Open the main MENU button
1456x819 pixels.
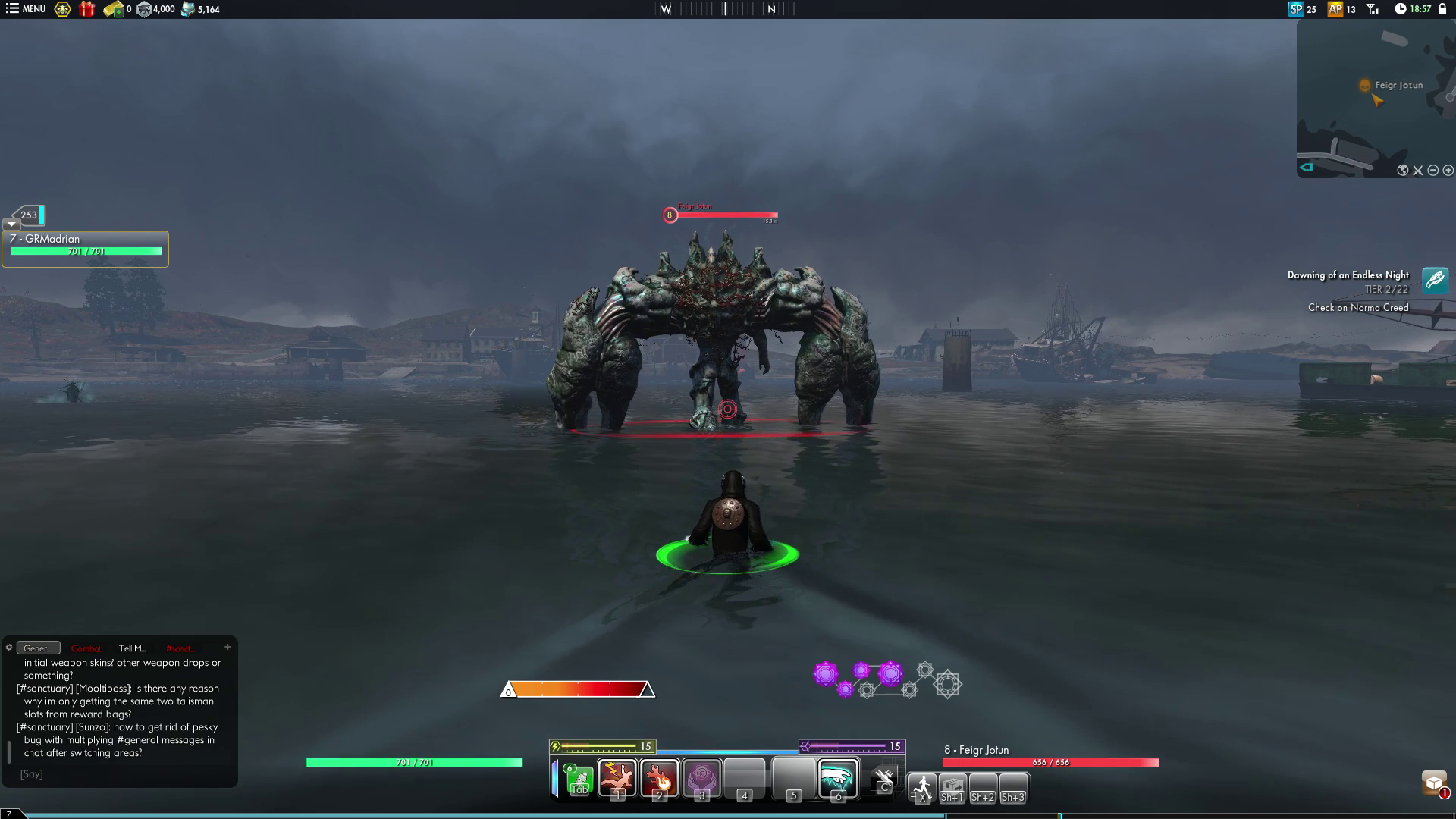pos(26,9)
